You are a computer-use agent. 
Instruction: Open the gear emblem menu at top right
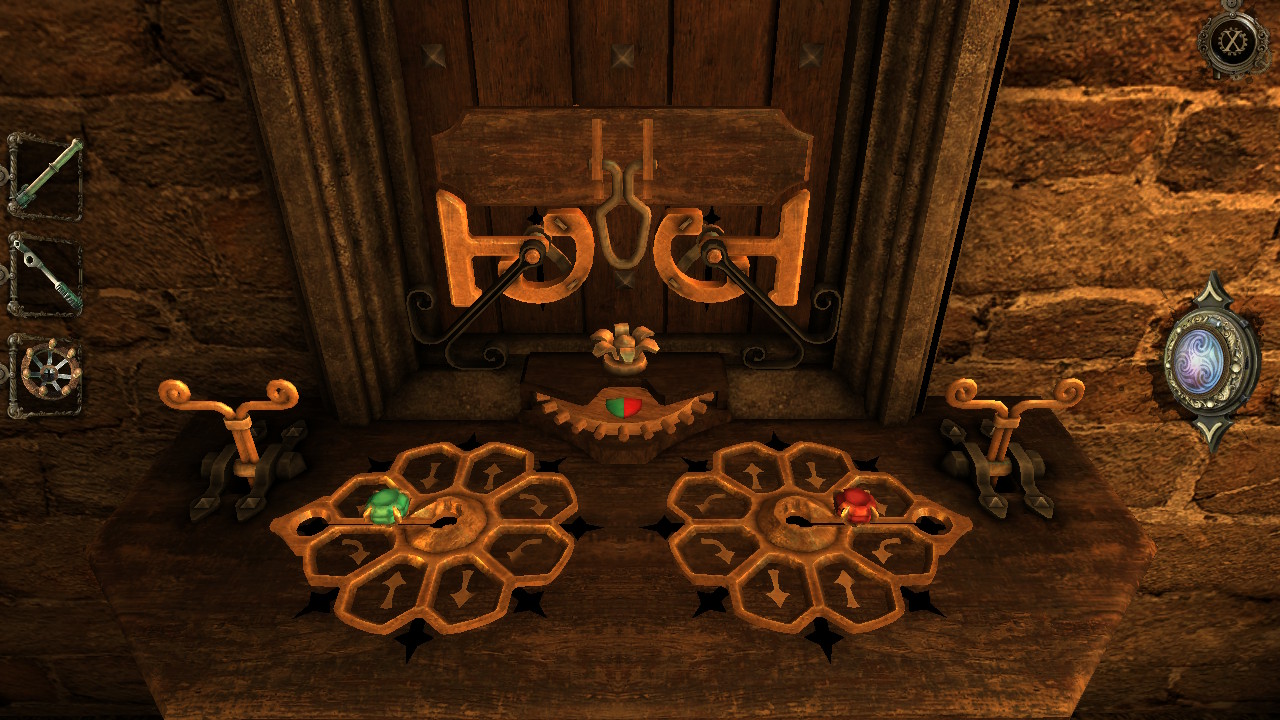(1232, 42)
